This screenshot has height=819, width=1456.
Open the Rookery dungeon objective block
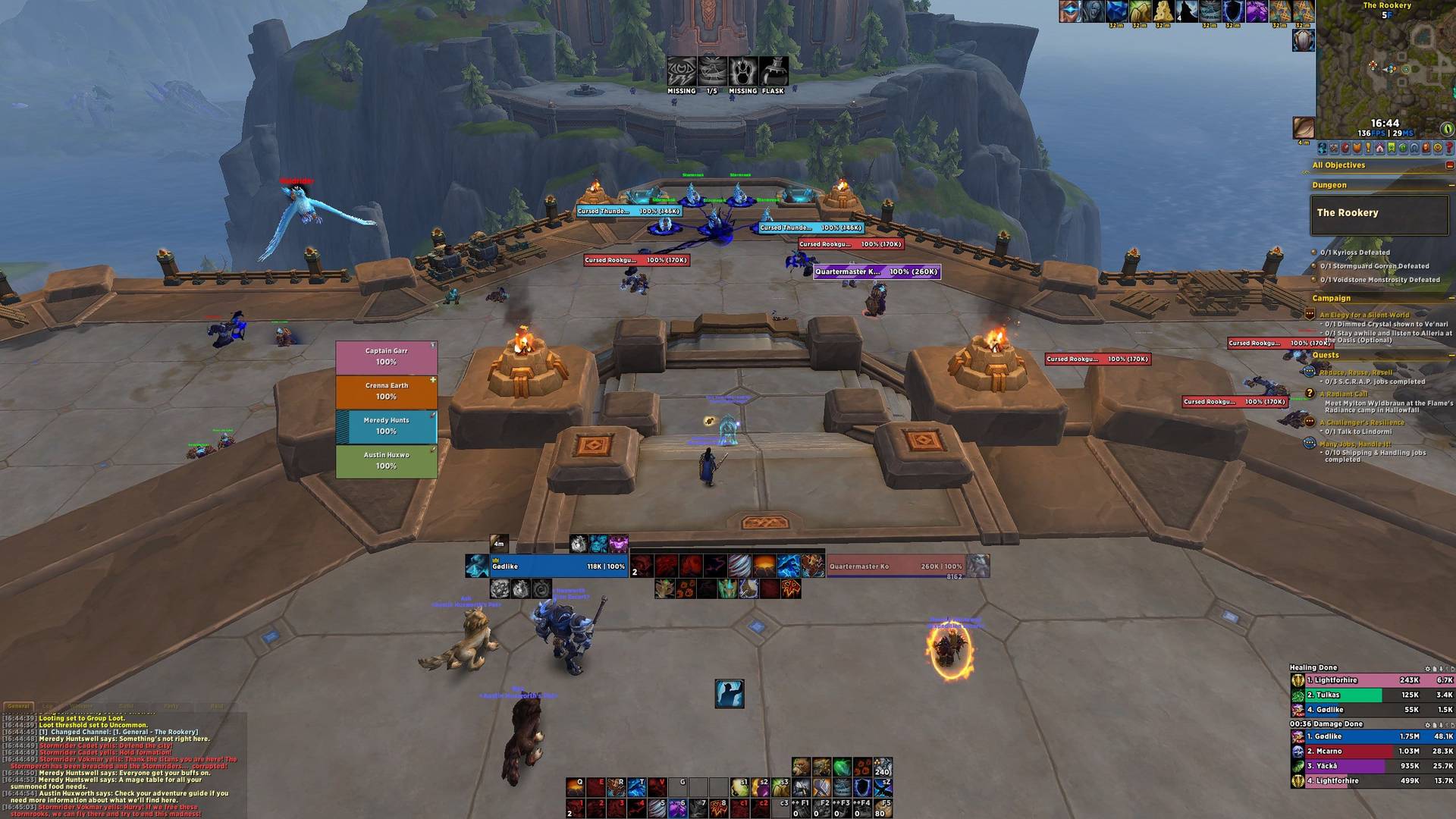[x=1379, y=214]
